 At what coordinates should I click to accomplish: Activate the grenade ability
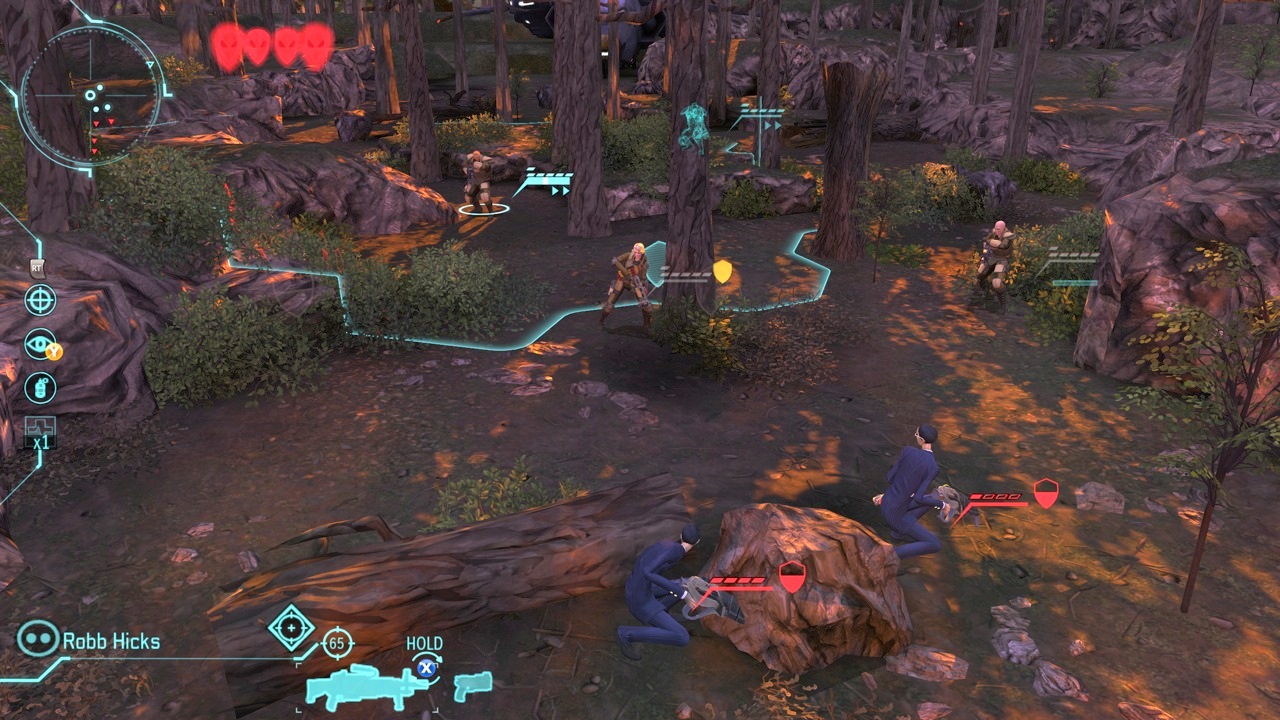coord(39,387)
